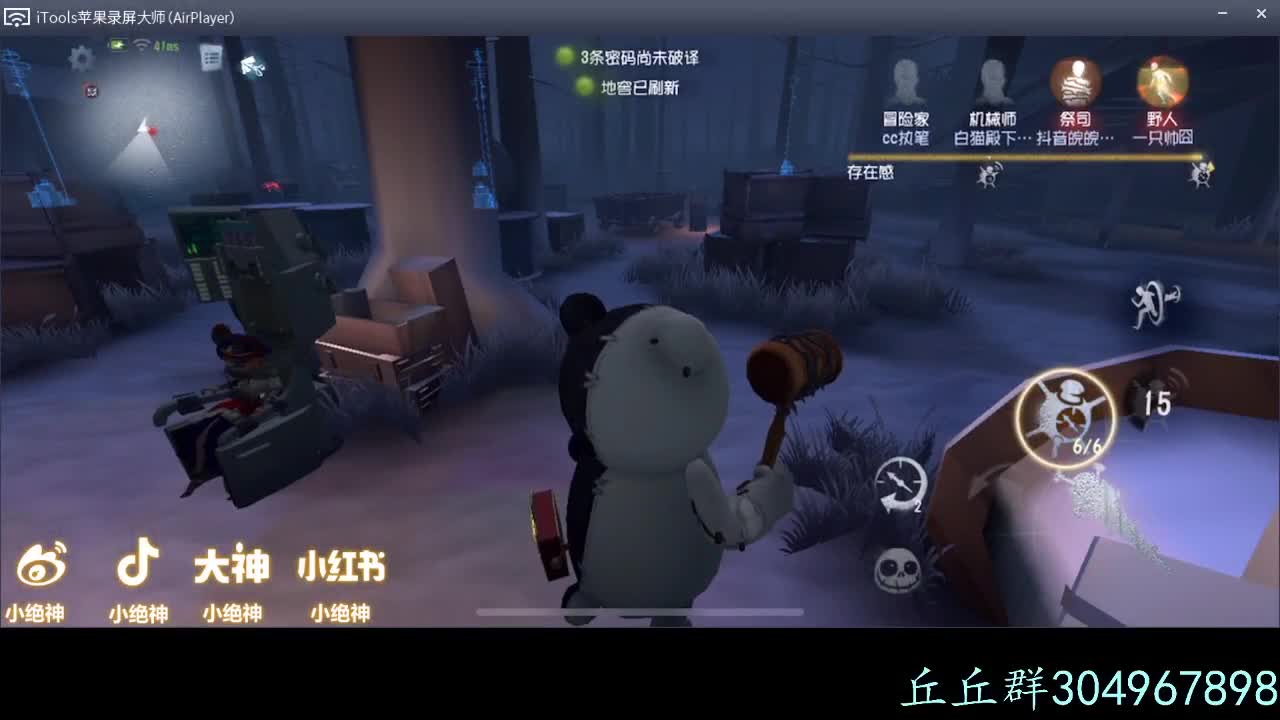
Task: Select the 野人 survivor portrait
Action: pos(1161,80)
